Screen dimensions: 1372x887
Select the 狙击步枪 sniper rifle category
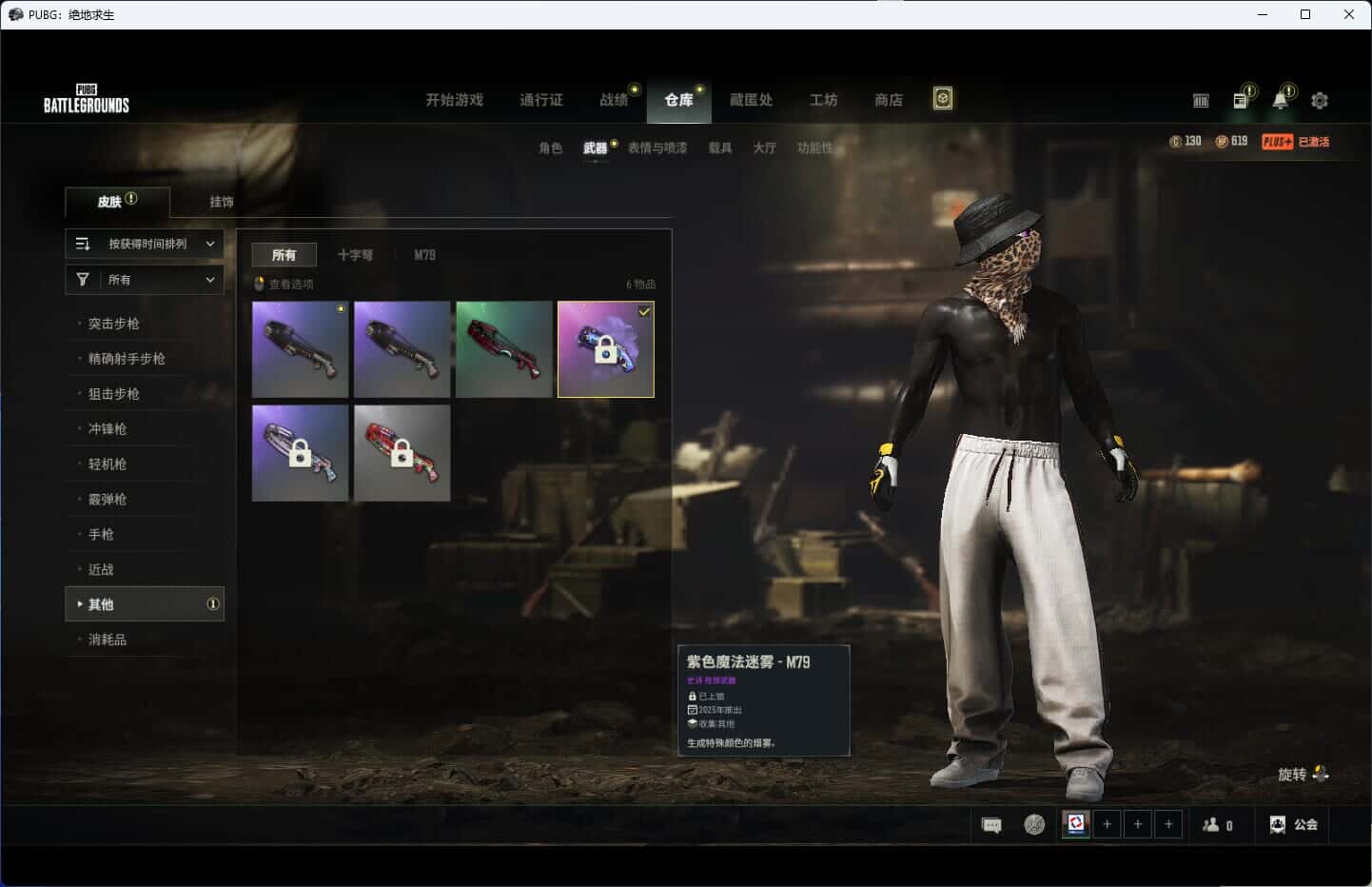[x=114, y=394]
